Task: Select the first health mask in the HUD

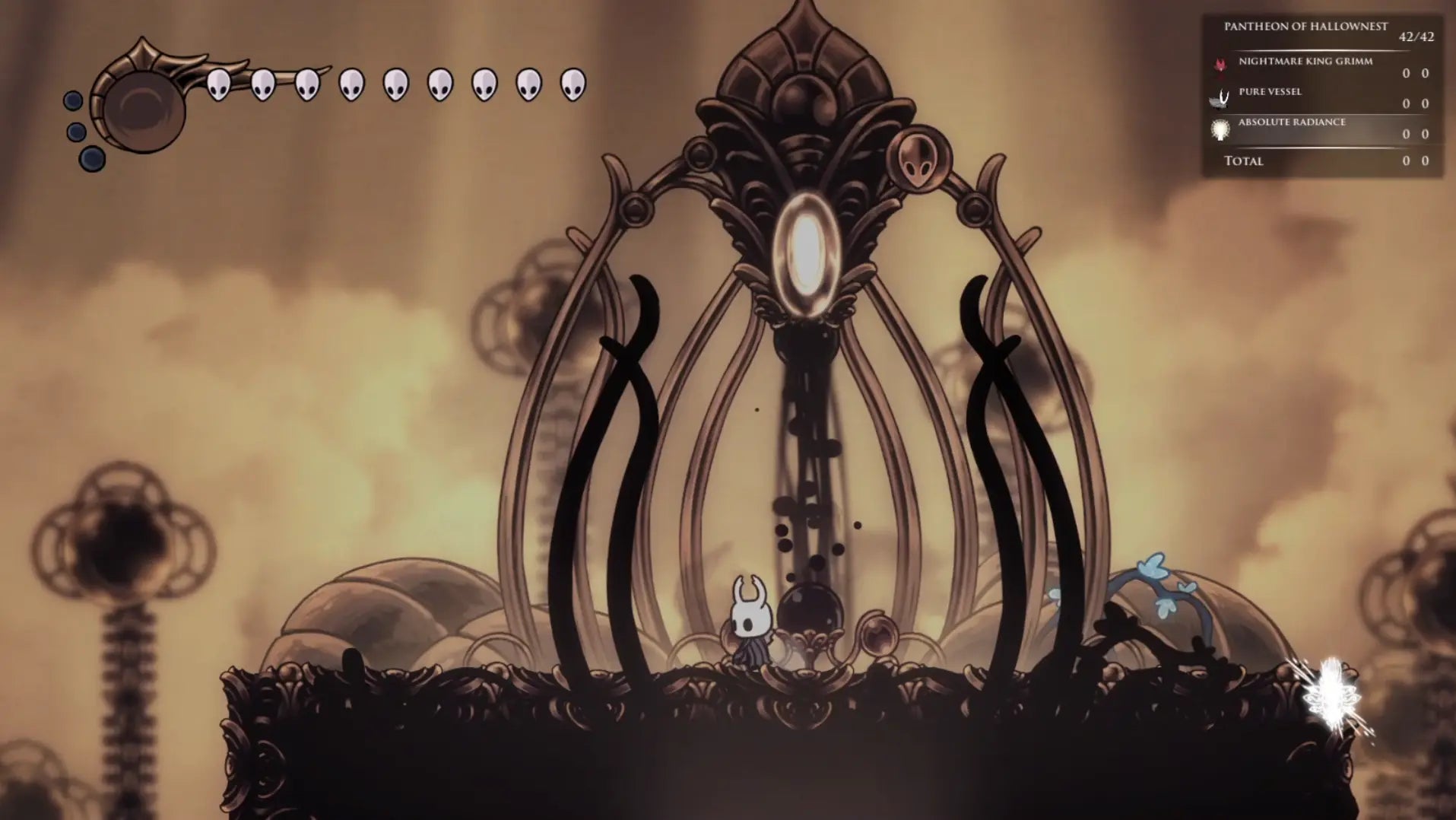Action: coord(220,85)
